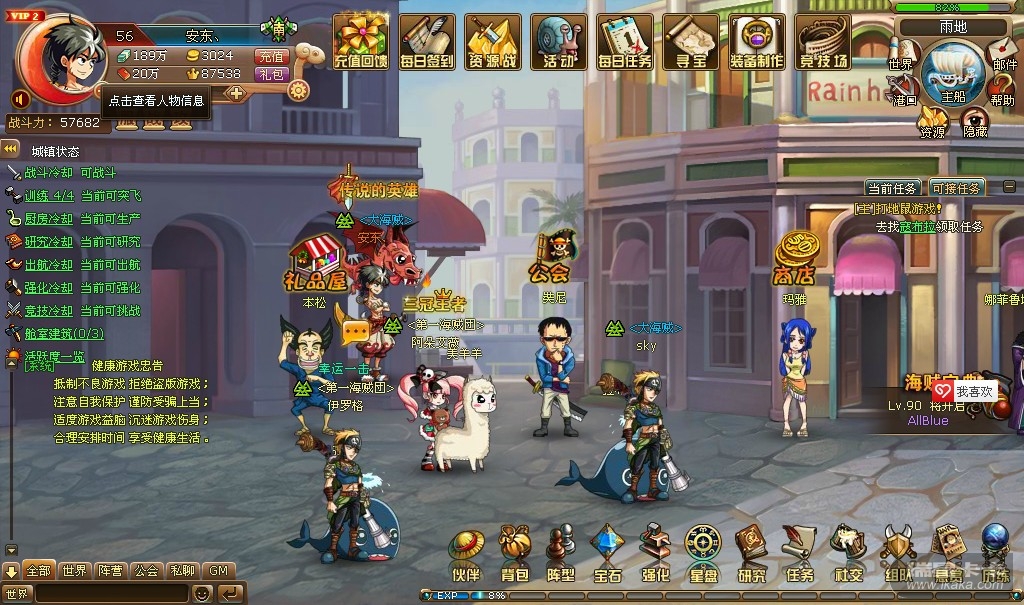Screen dimensions: 1024x605
Task: Open the purple 礼包 gift pack button
Action: pyautogui.click(x=271, y=74)
